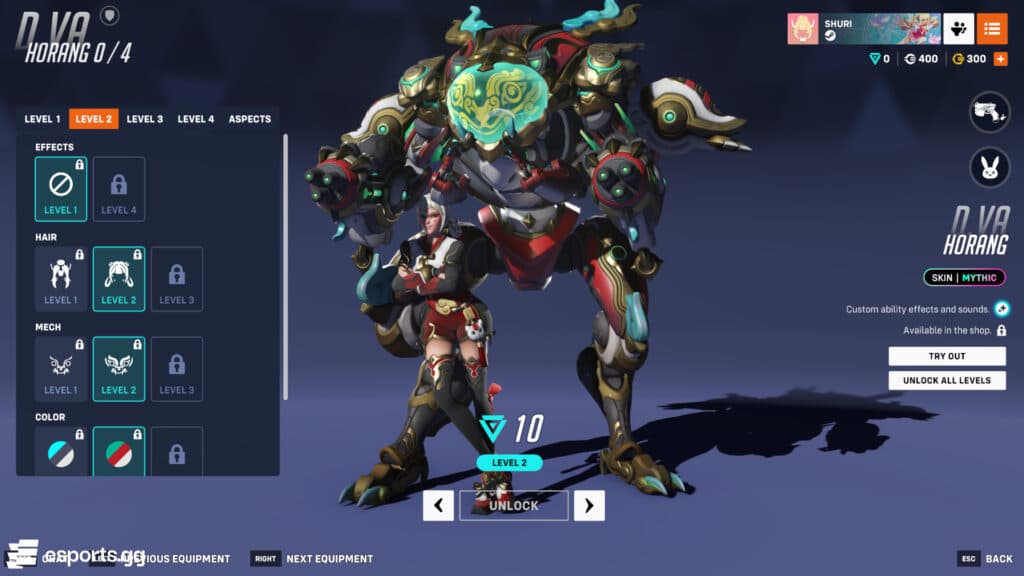Select the Level 1 hair style
Screen dimensions: 1024x576
point(61,279)
